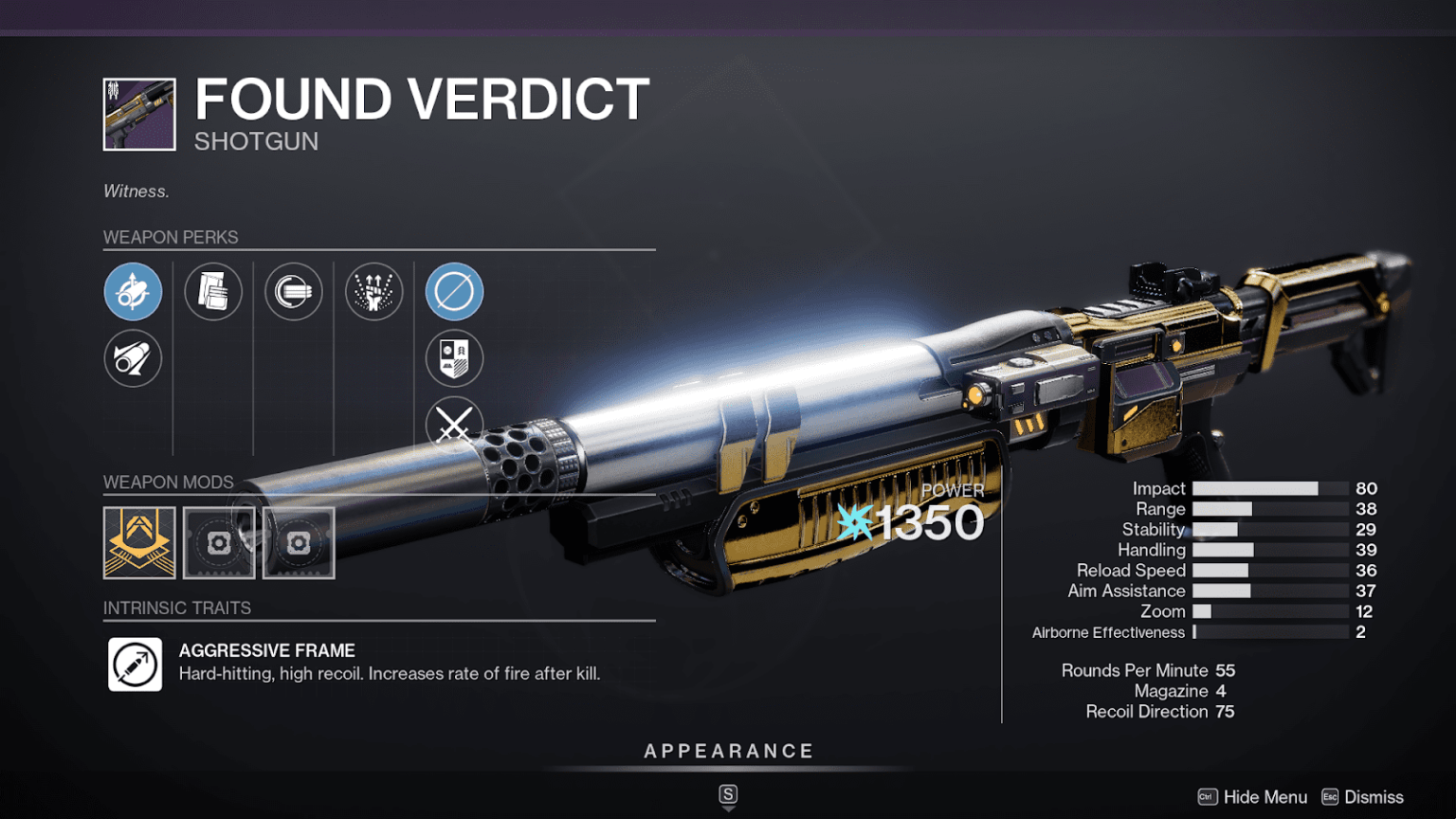Viewport: 1456px width, 819px height.
Task: Click the S key prompt at the bottom center
Action: (x=728, y=796)
